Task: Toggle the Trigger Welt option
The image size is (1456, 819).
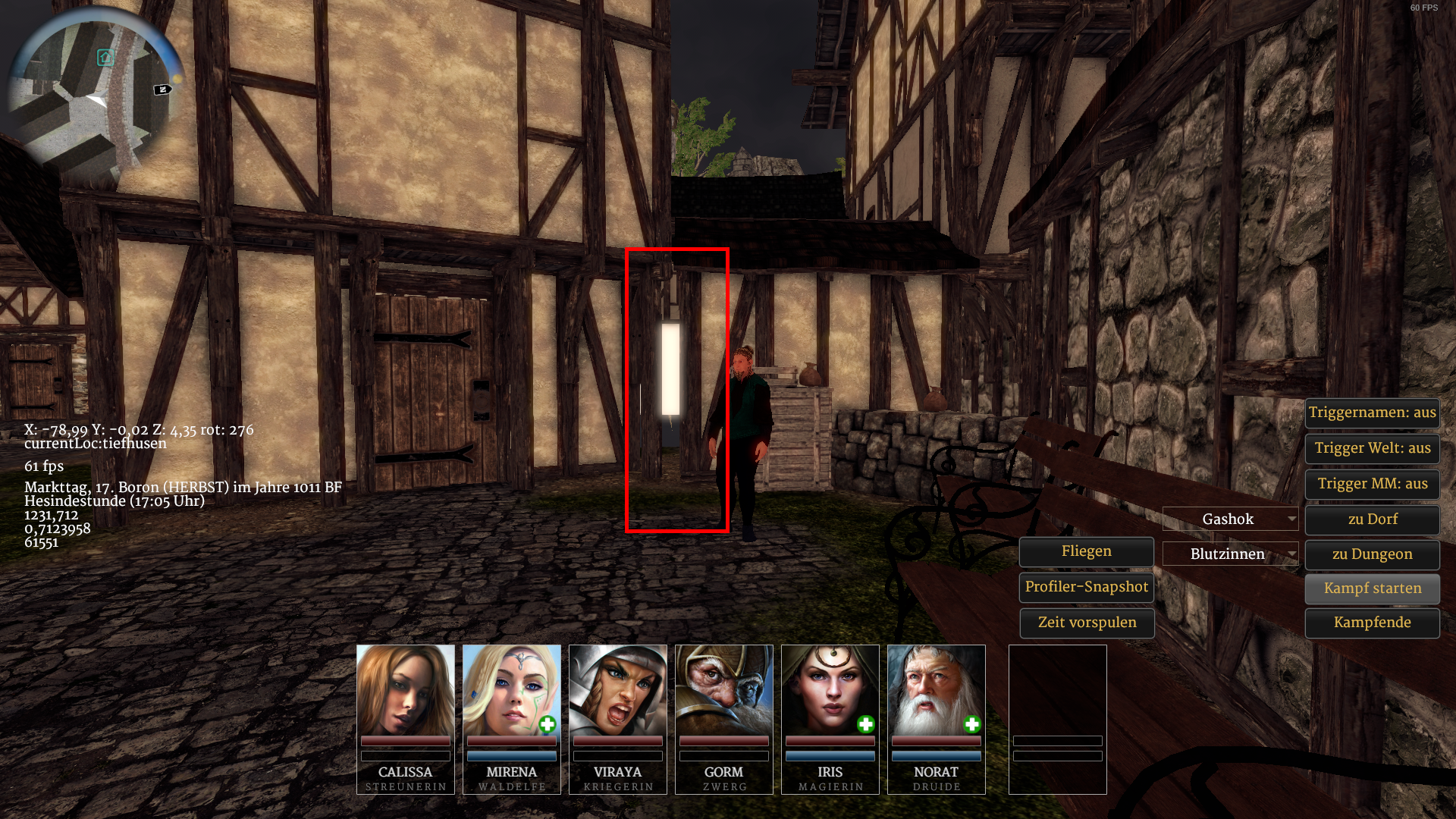Action: point(1372,448)
